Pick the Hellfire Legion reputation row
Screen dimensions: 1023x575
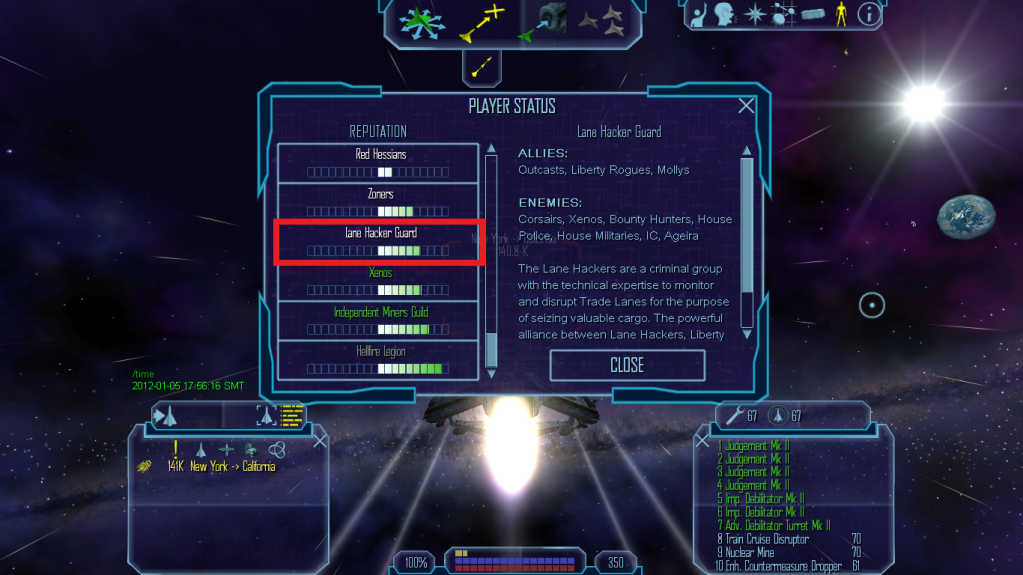click(378, 359)
